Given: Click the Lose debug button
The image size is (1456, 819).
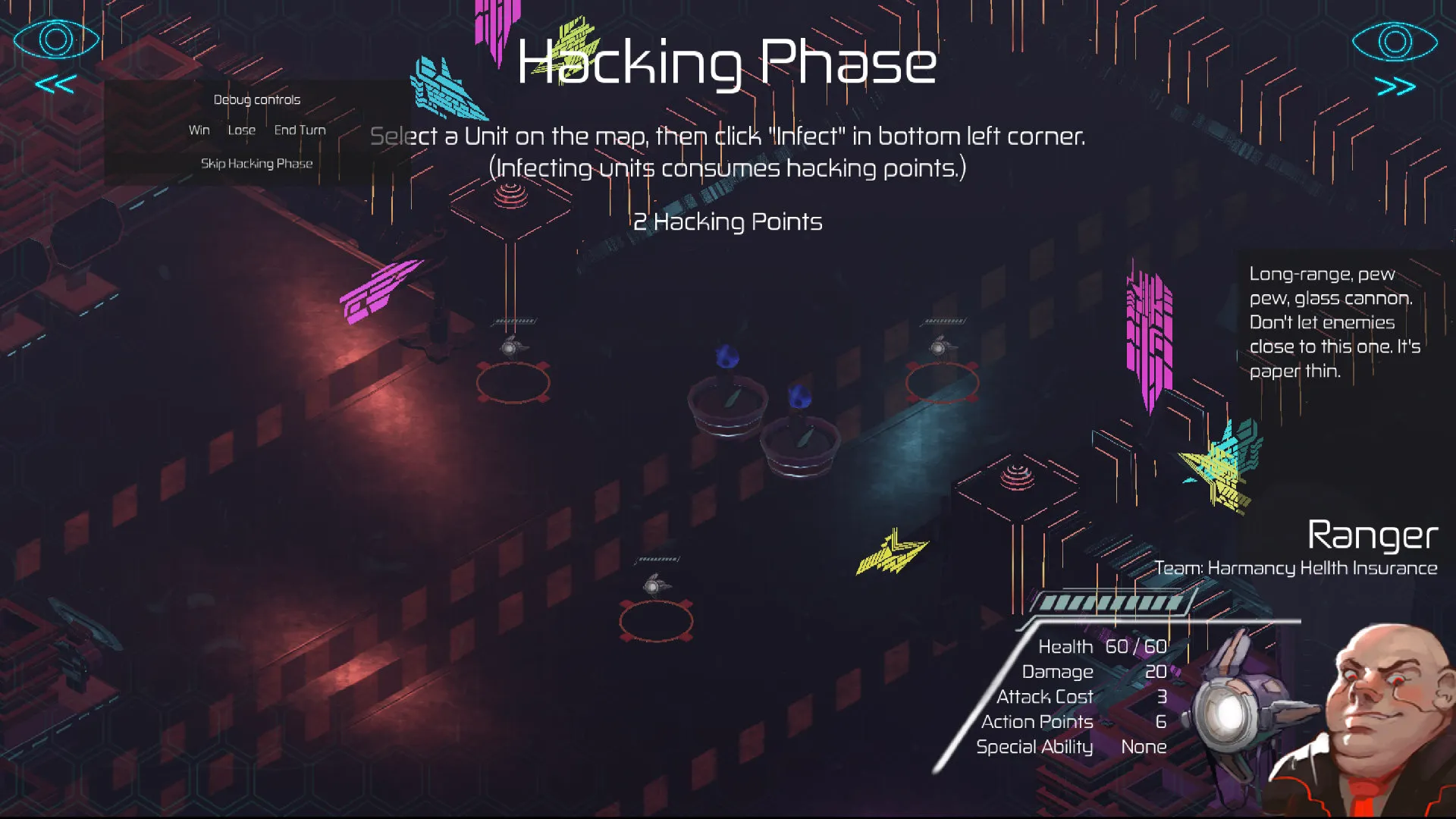Looking at the screenshot, I should (241, 130).
